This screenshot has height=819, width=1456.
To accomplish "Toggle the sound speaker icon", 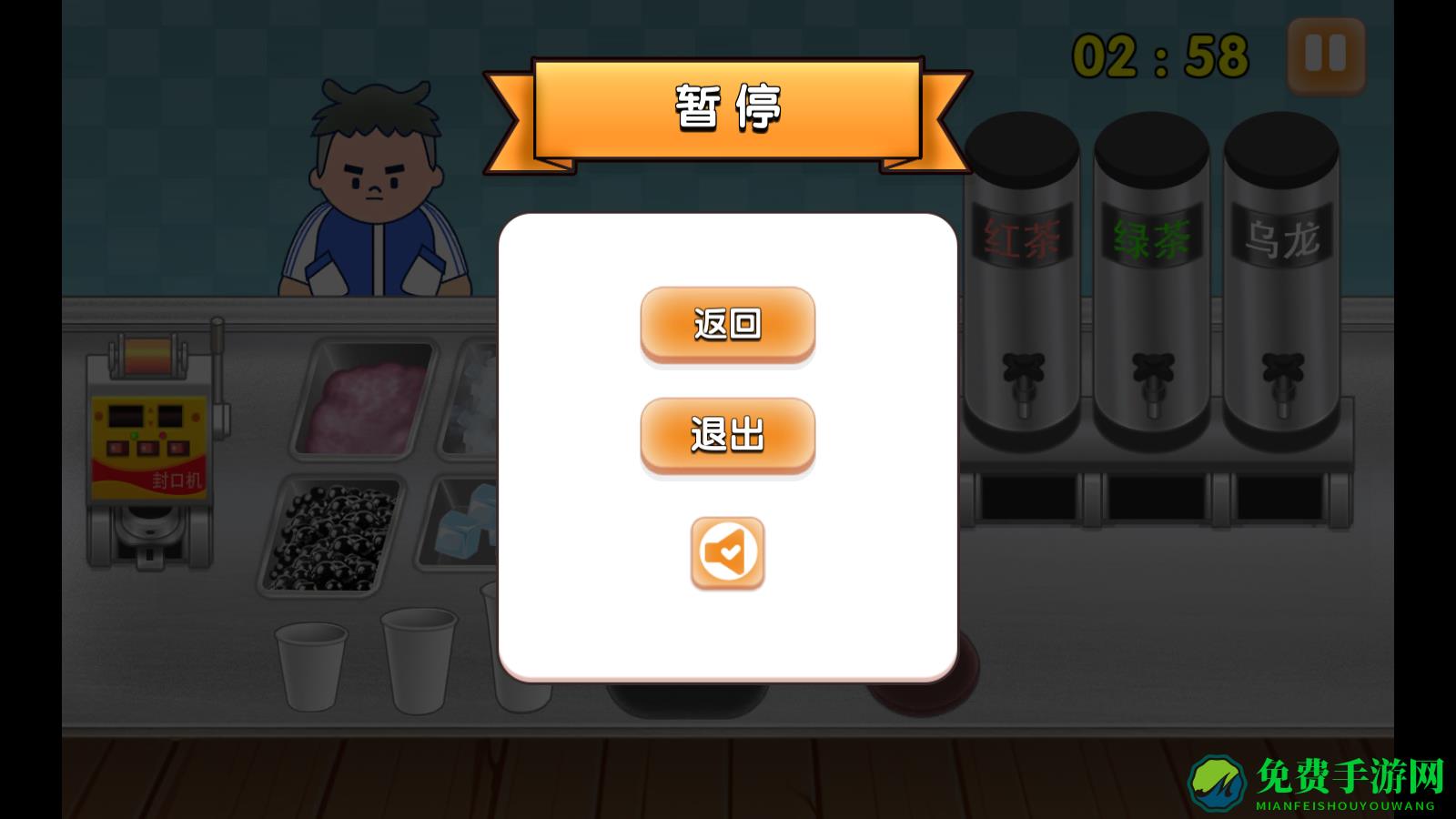I will (x=726, y=554).
